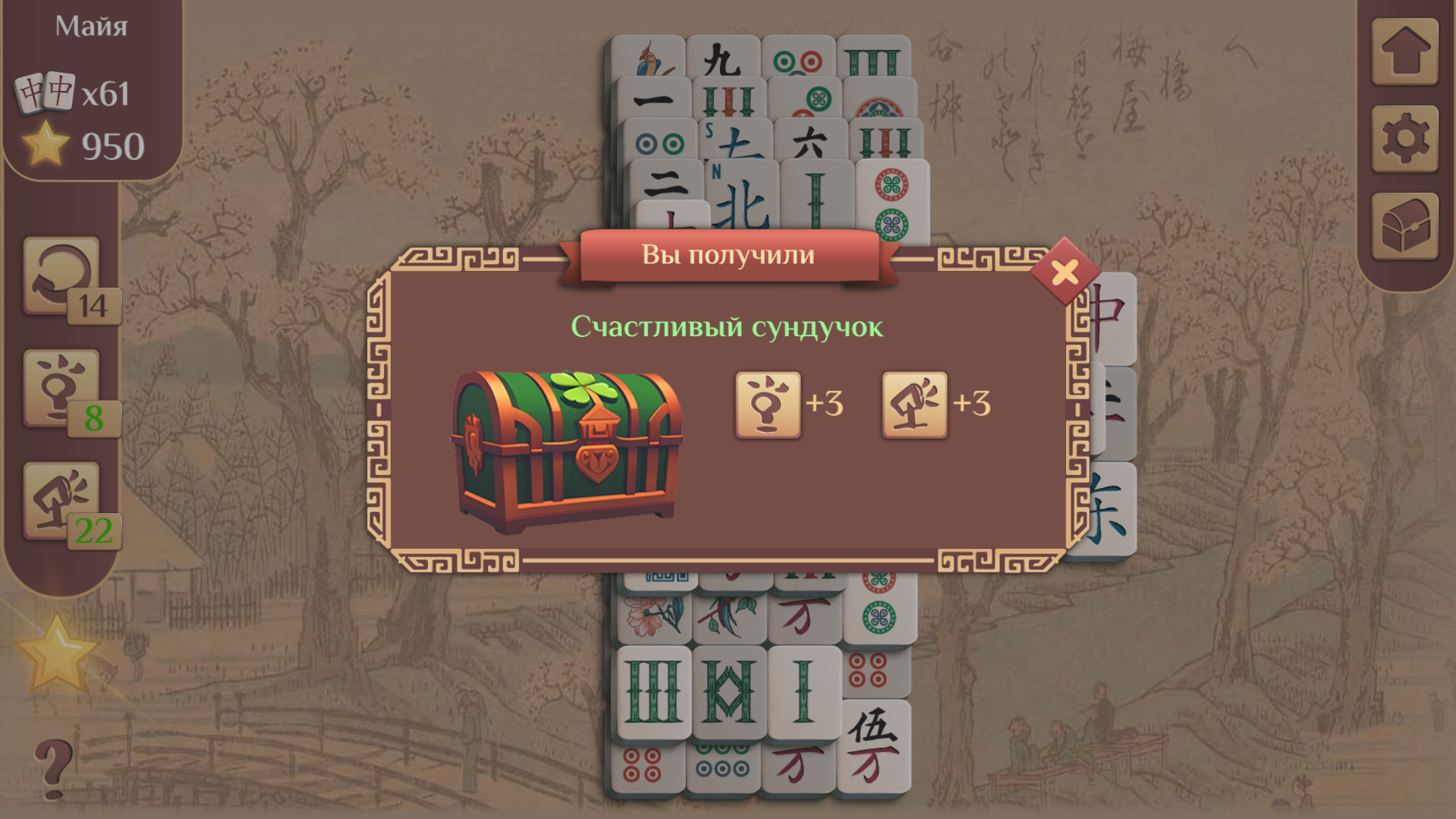
Task: Click the Счастливый сундучок title text
Action: pyautogui.click(x=728, y=326)
